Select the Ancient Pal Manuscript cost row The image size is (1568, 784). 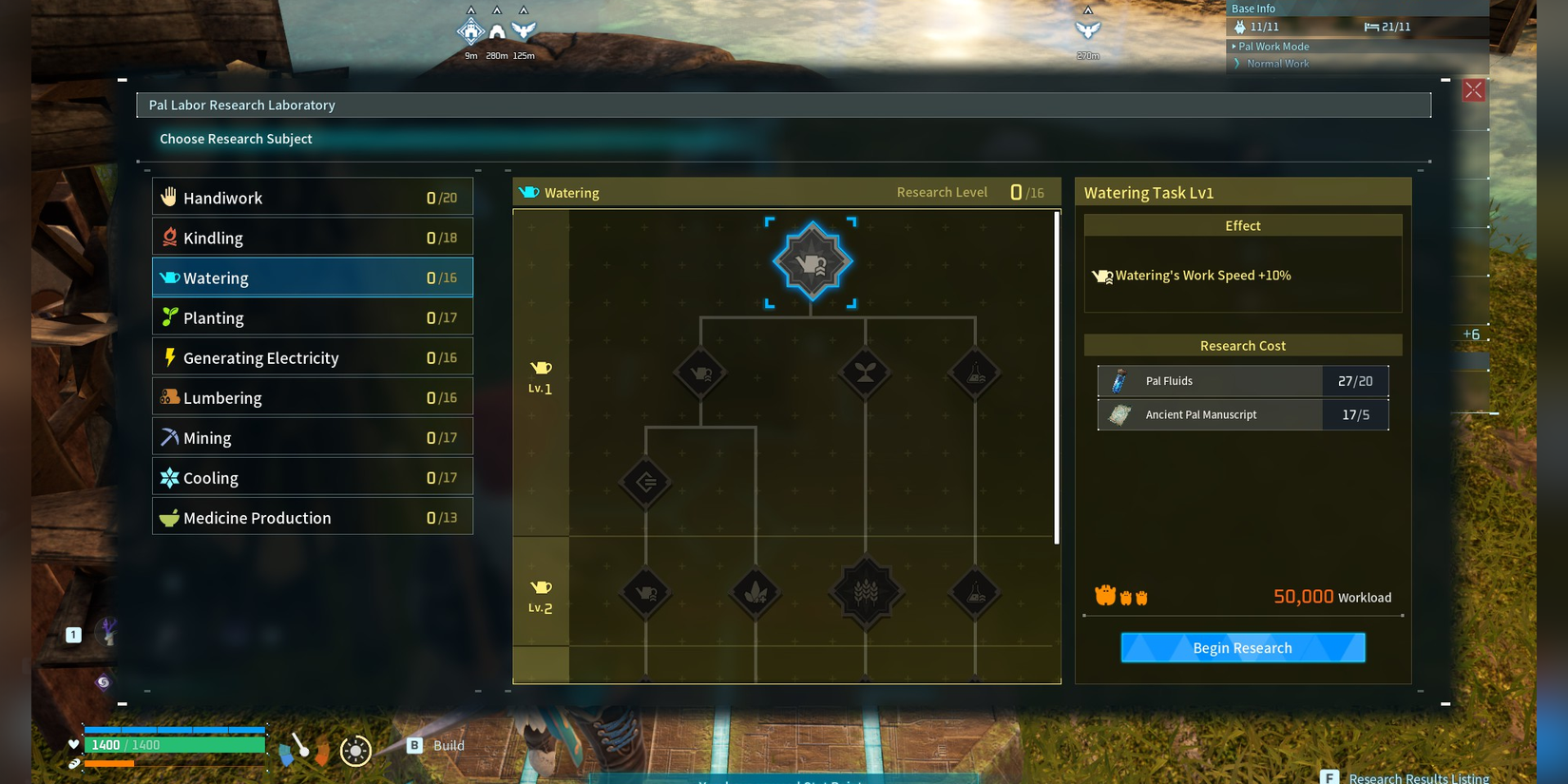tap(1242, 414)
